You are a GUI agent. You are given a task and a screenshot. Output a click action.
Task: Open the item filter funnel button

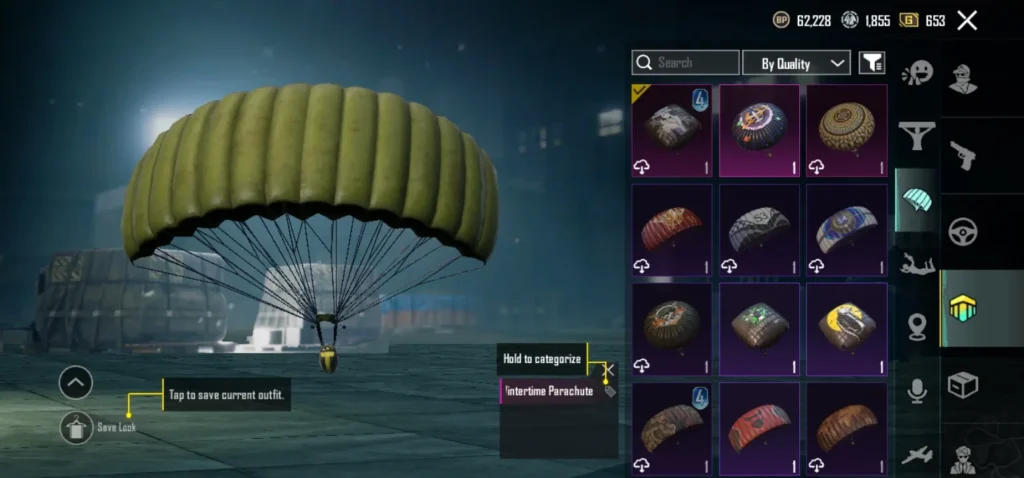coord(872,63)
